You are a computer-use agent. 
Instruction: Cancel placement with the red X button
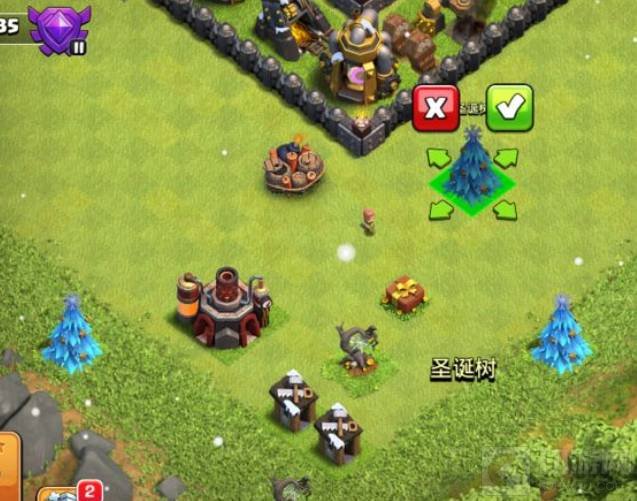tap(436, 108)
